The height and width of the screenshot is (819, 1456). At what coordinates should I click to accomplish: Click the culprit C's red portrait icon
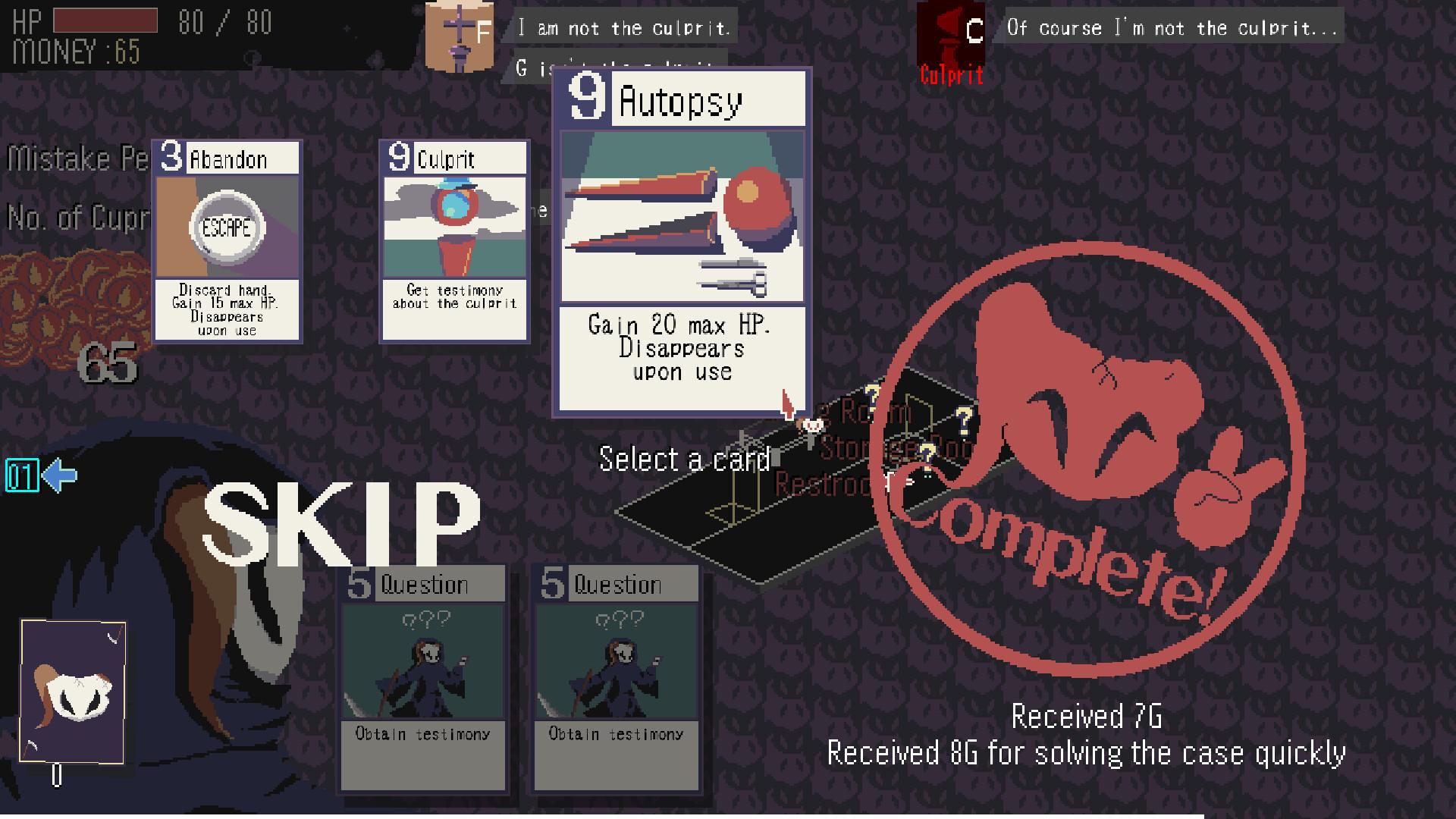pos(951,34)
